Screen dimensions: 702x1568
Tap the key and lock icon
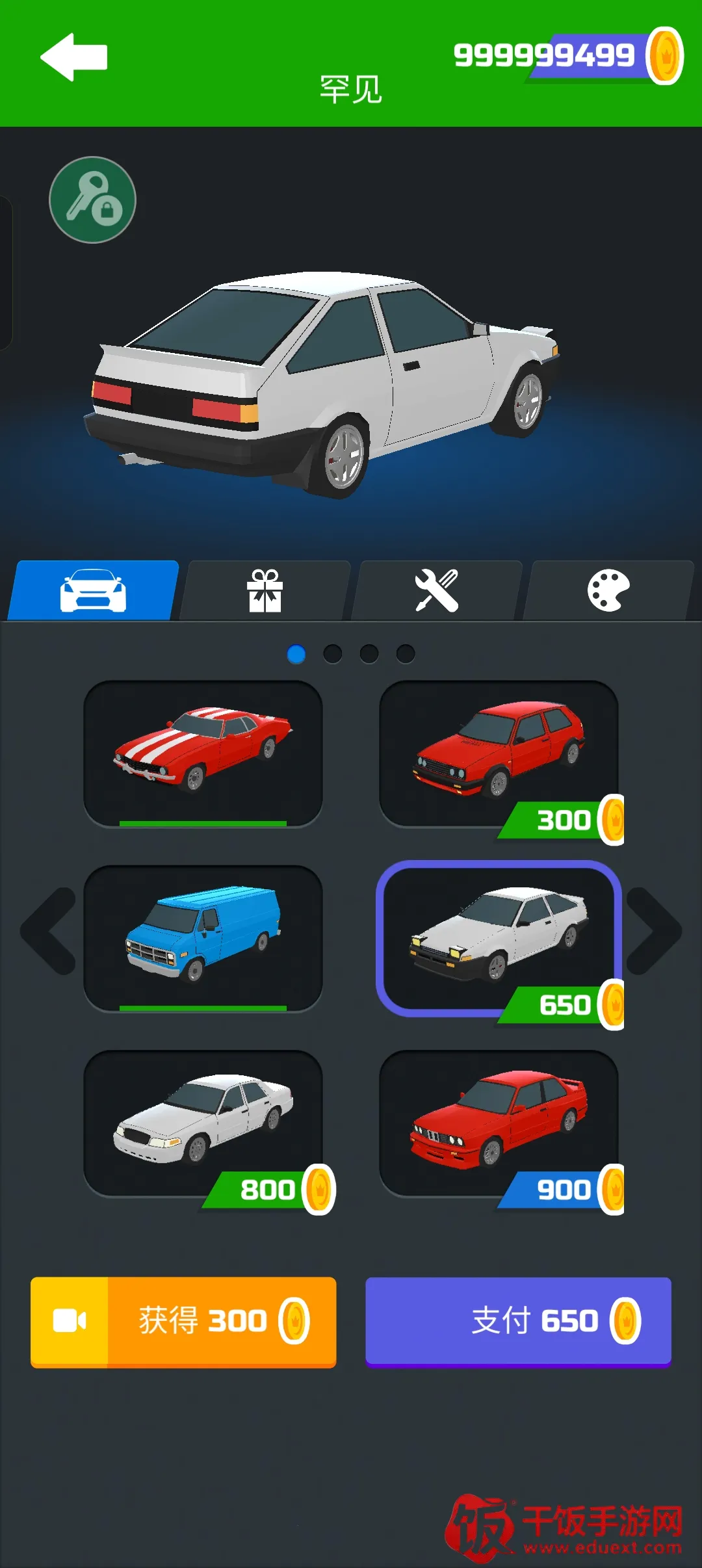tap(92, 200)
